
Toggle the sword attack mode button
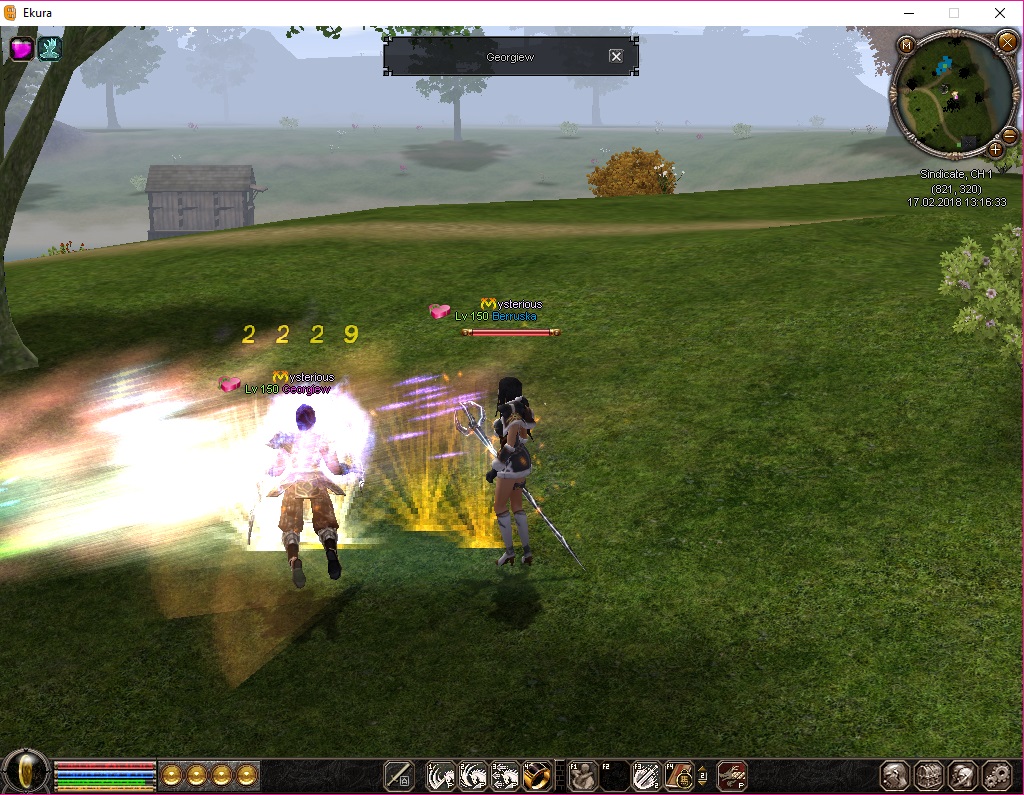tap(399, 775)
